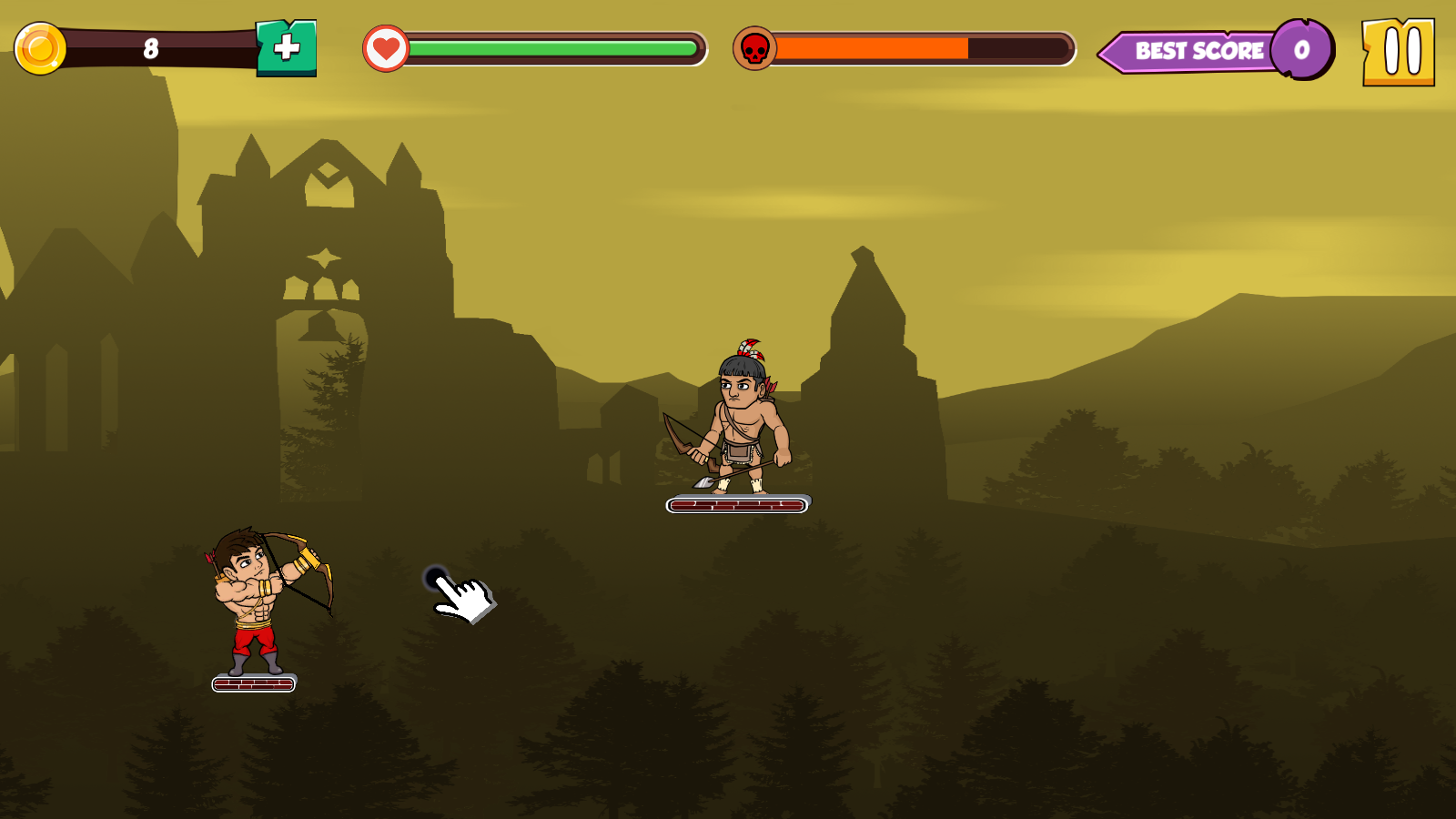Add more coins with the green plus
The width and height of the screenshot is (1456, 819).
pyautogui.click(x=287, y=48)
